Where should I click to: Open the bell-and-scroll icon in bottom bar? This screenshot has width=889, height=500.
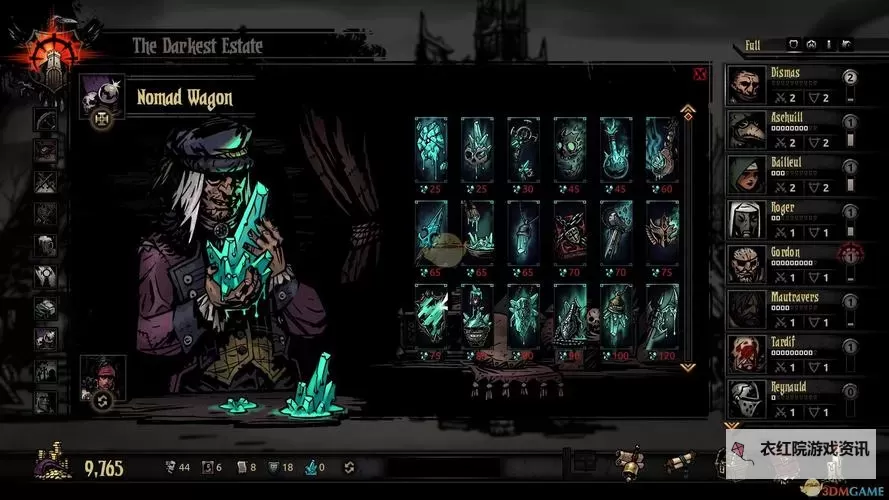630,462
